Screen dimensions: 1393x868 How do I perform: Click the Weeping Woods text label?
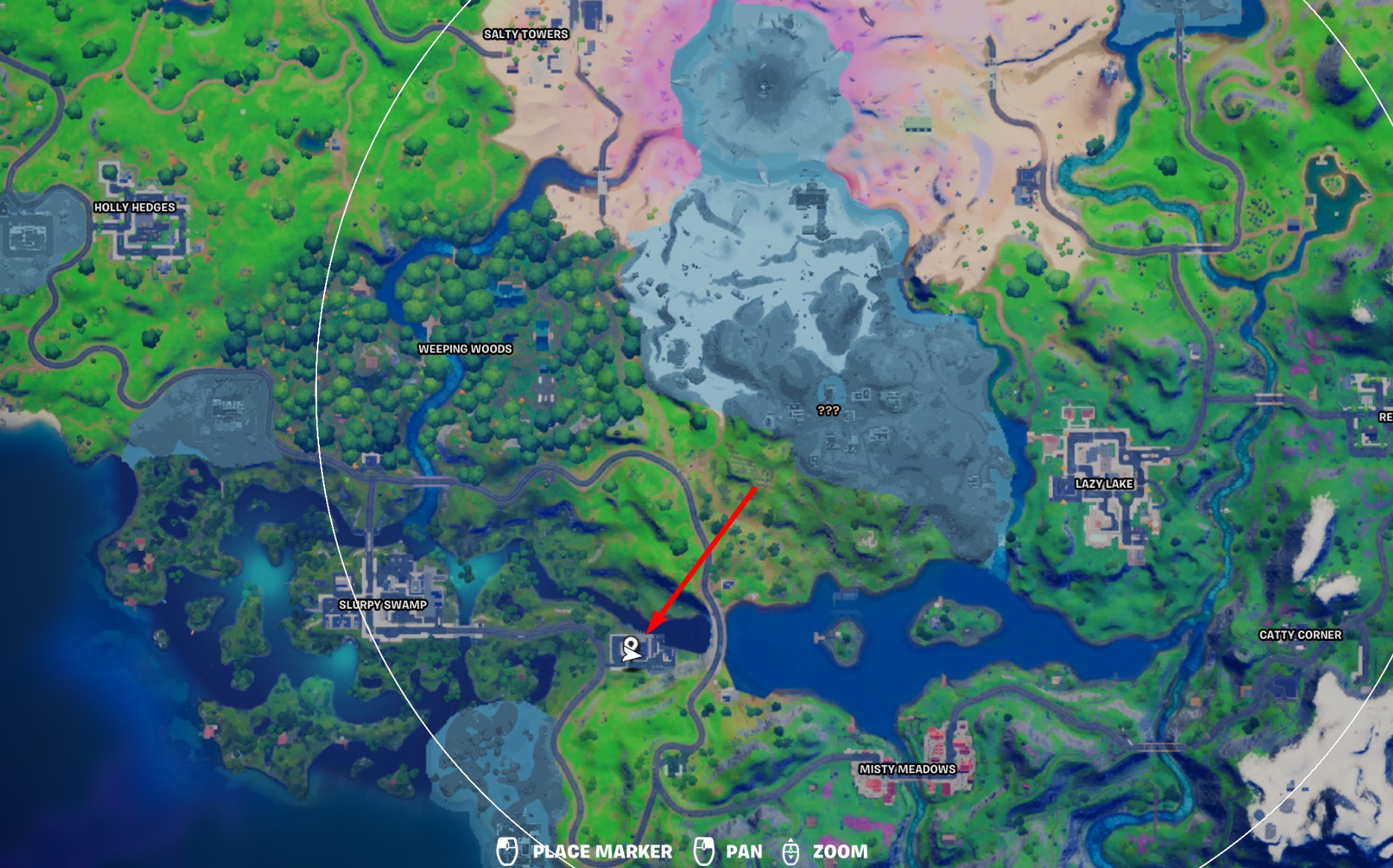463,348
